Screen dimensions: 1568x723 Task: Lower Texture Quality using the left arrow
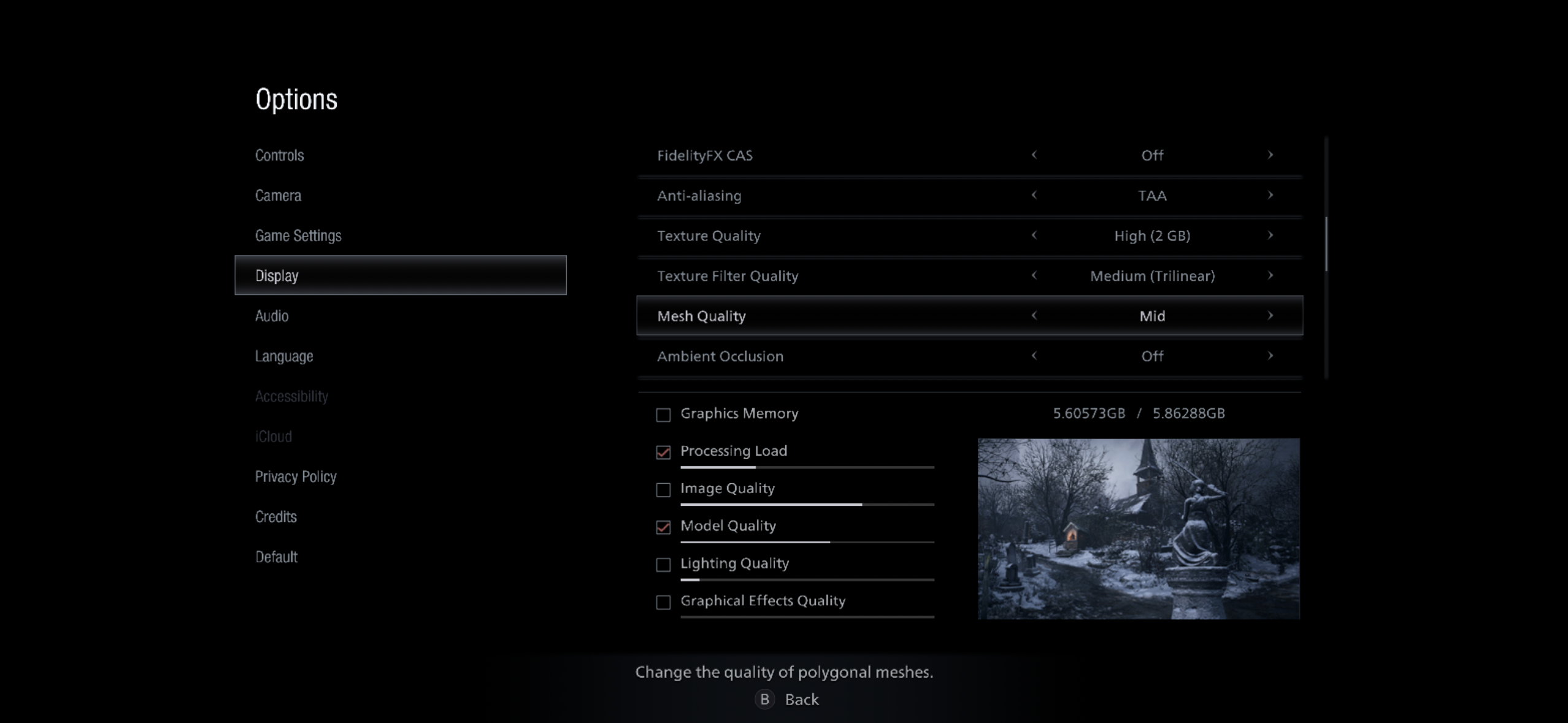[1035, 235]
